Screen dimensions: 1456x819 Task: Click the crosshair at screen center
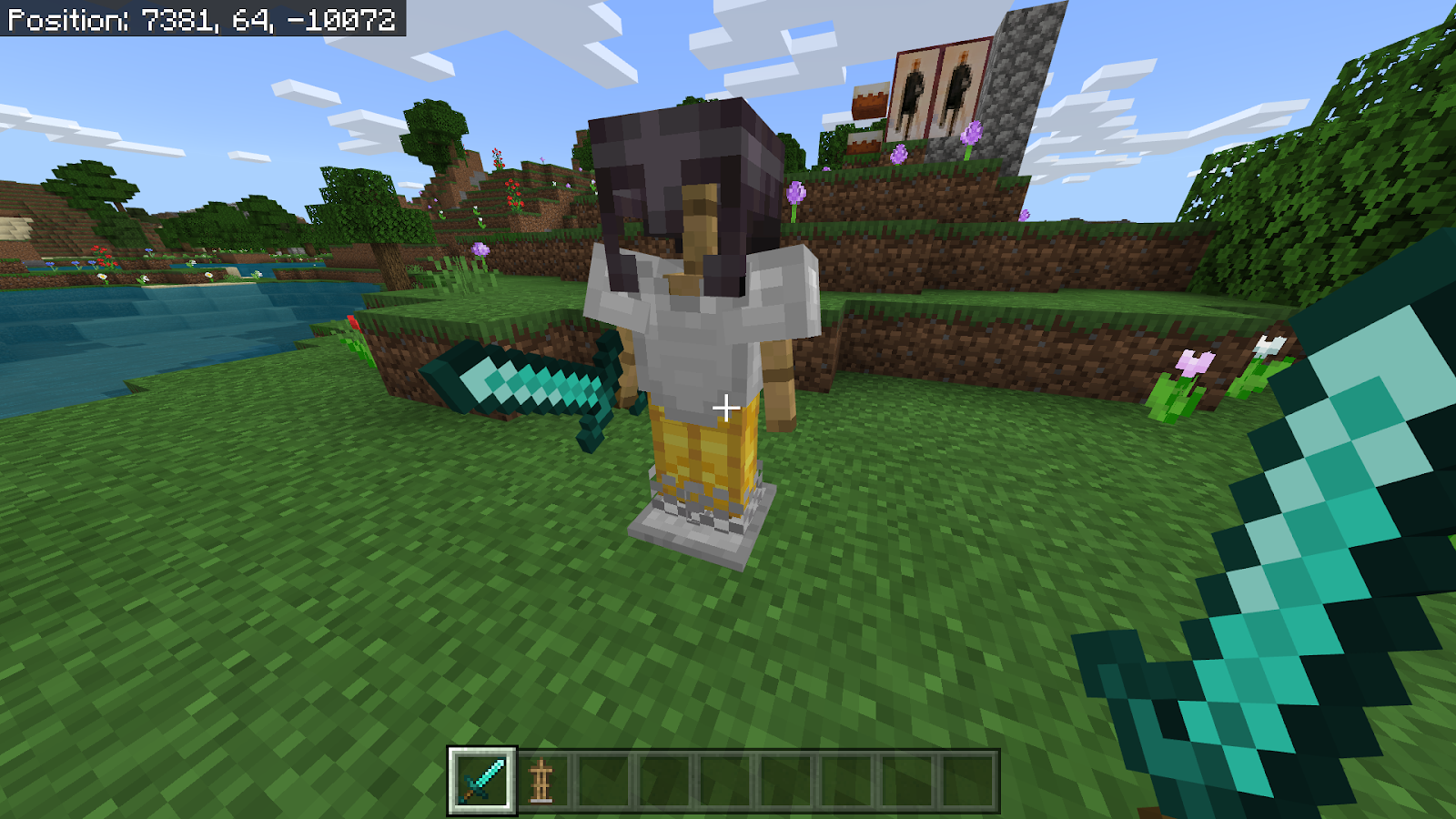coord(727,409)
